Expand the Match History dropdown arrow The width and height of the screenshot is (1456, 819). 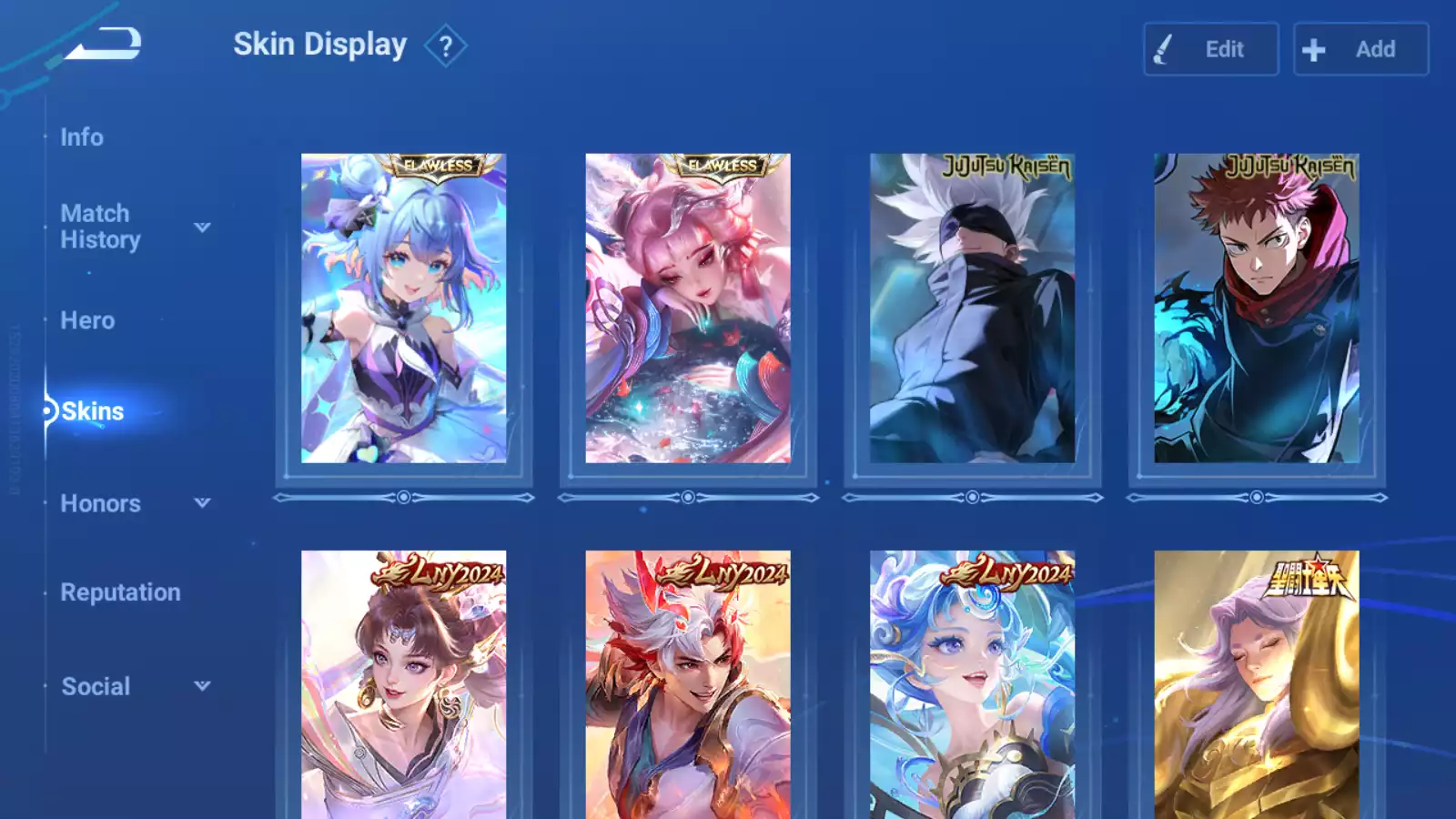202,227
